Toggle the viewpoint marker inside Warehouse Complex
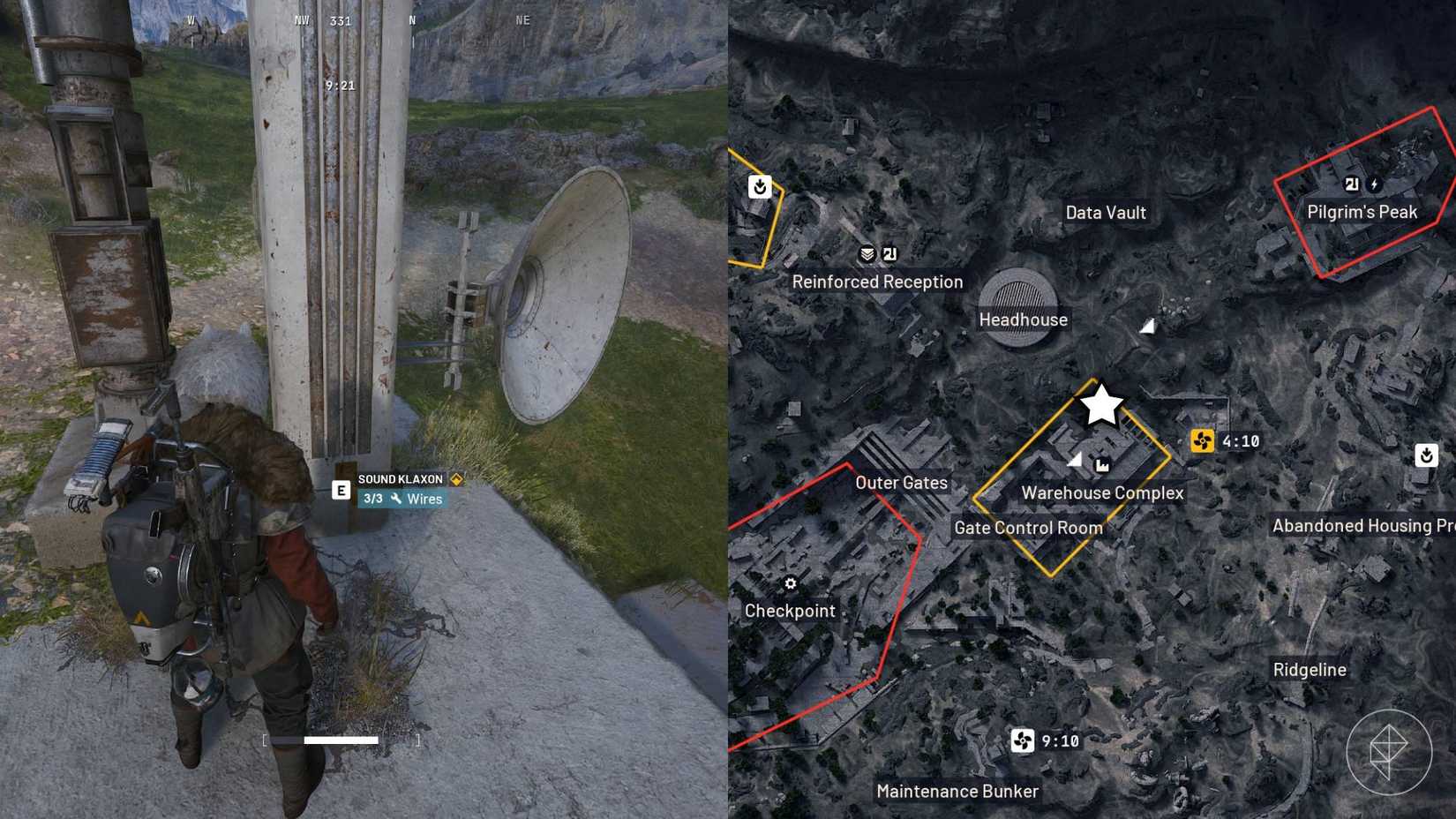Viewport: 1456px width, 819px height. tap(1074, 461)
